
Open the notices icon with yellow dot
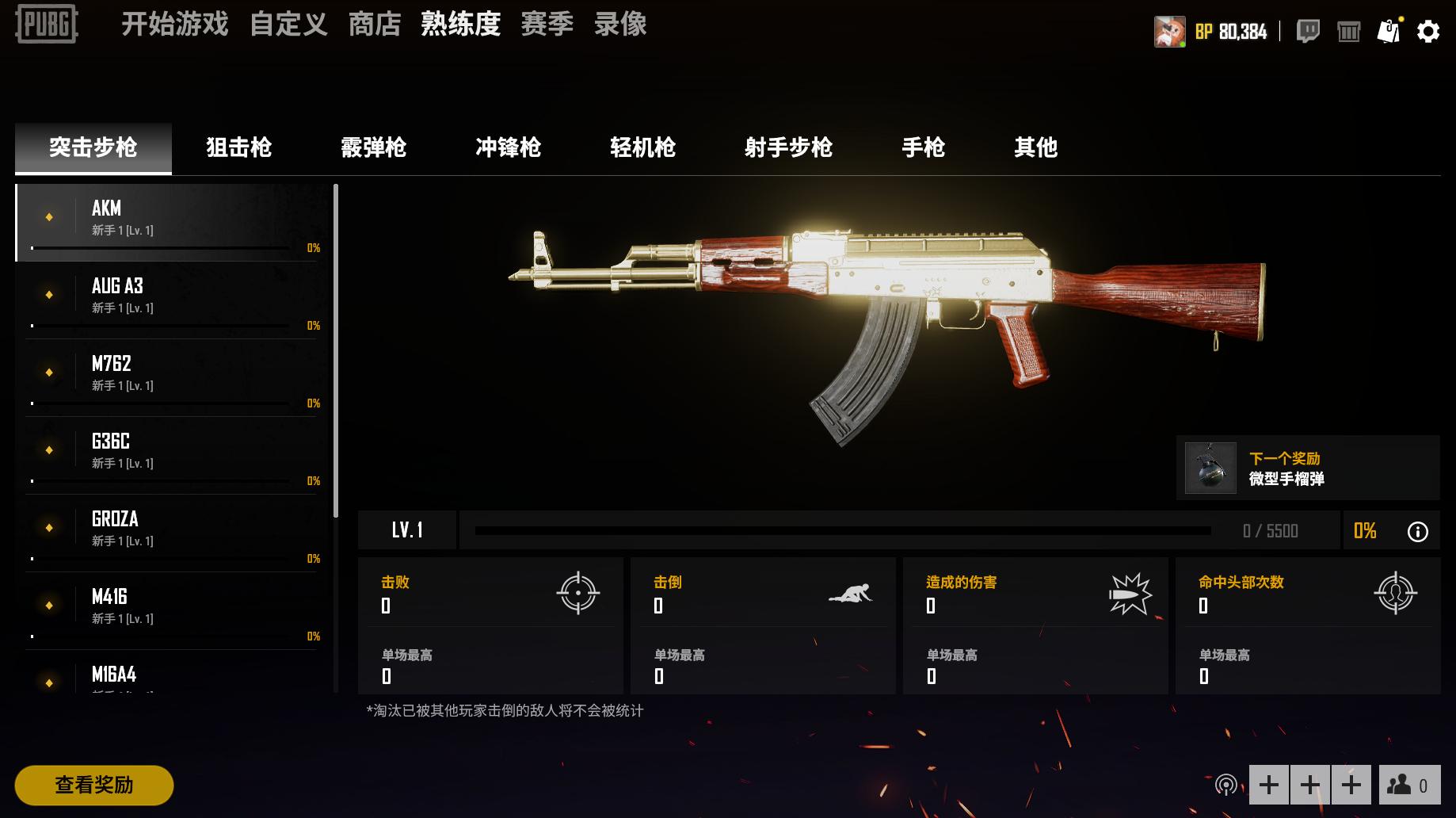[x=1389, y=31]
